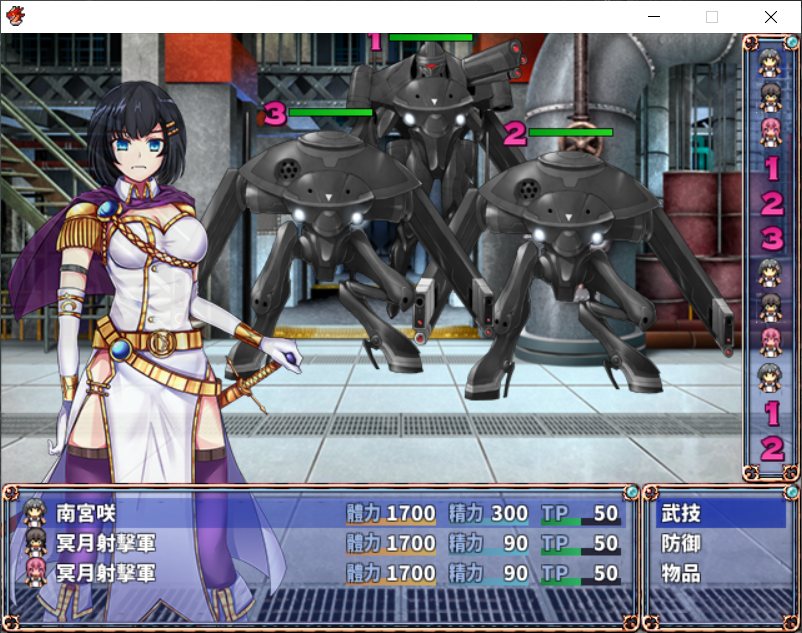Image resolution: width=802 pixels, height=633 pixels.
Task: Close the game window
Action: point(770,17)
